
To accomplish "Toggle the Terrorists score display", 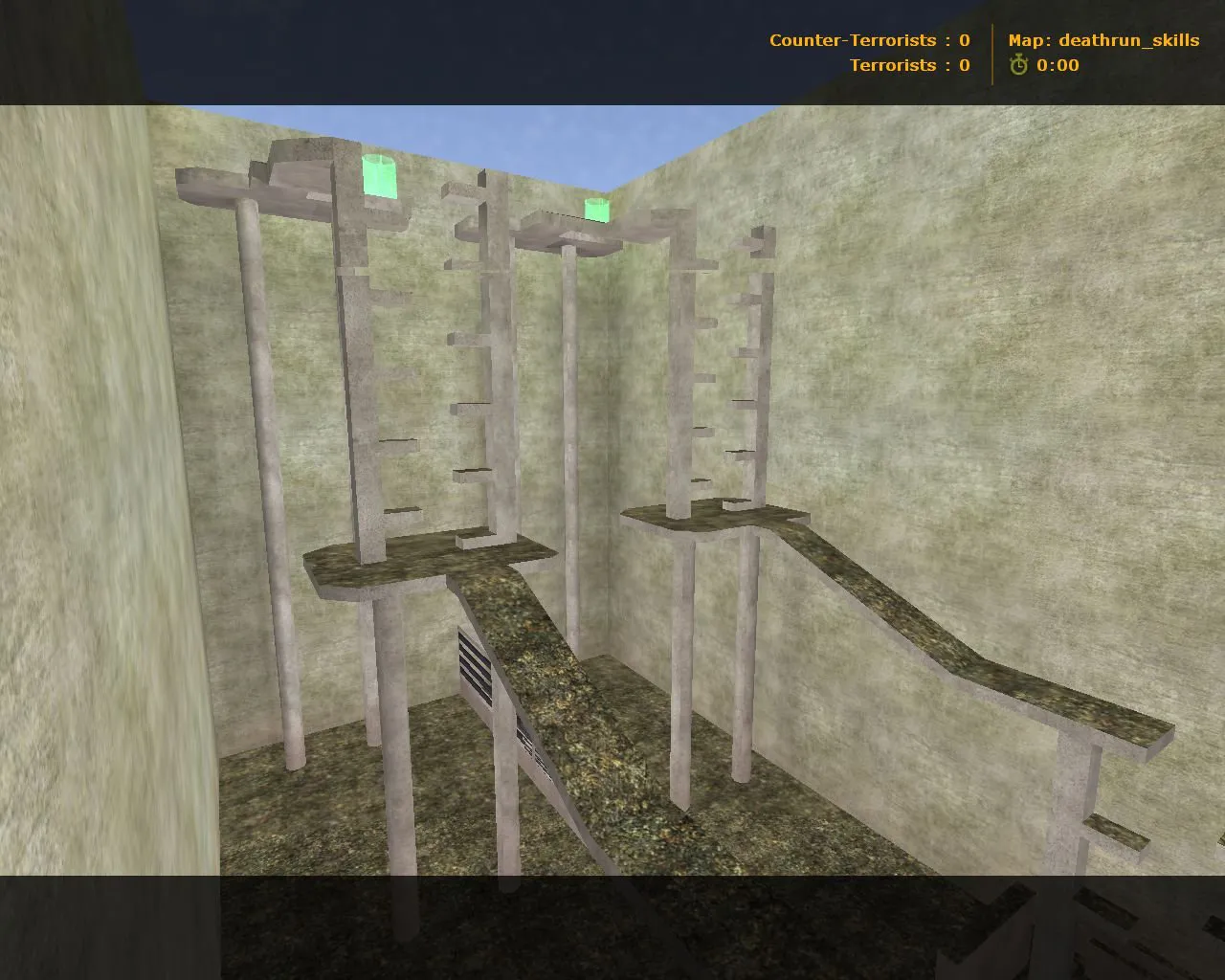I will pyautogui.click(x=908, y=65).
